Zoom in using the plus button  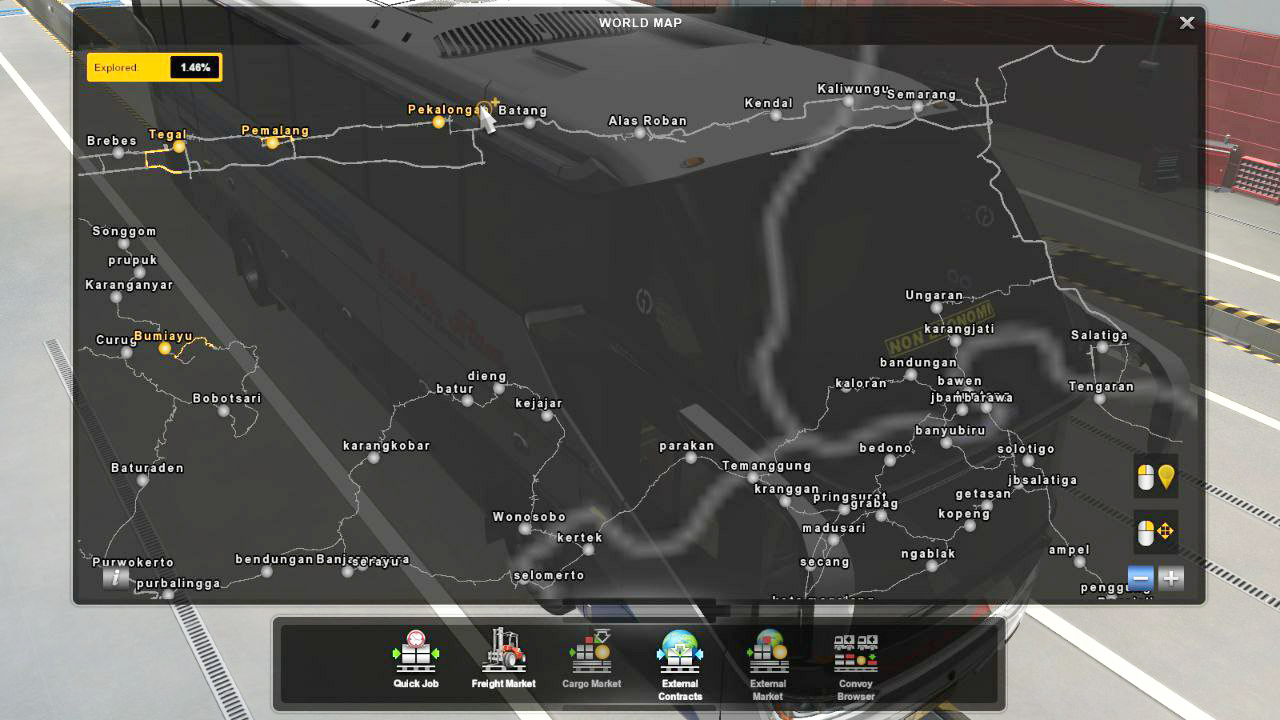coord(1170,577)
